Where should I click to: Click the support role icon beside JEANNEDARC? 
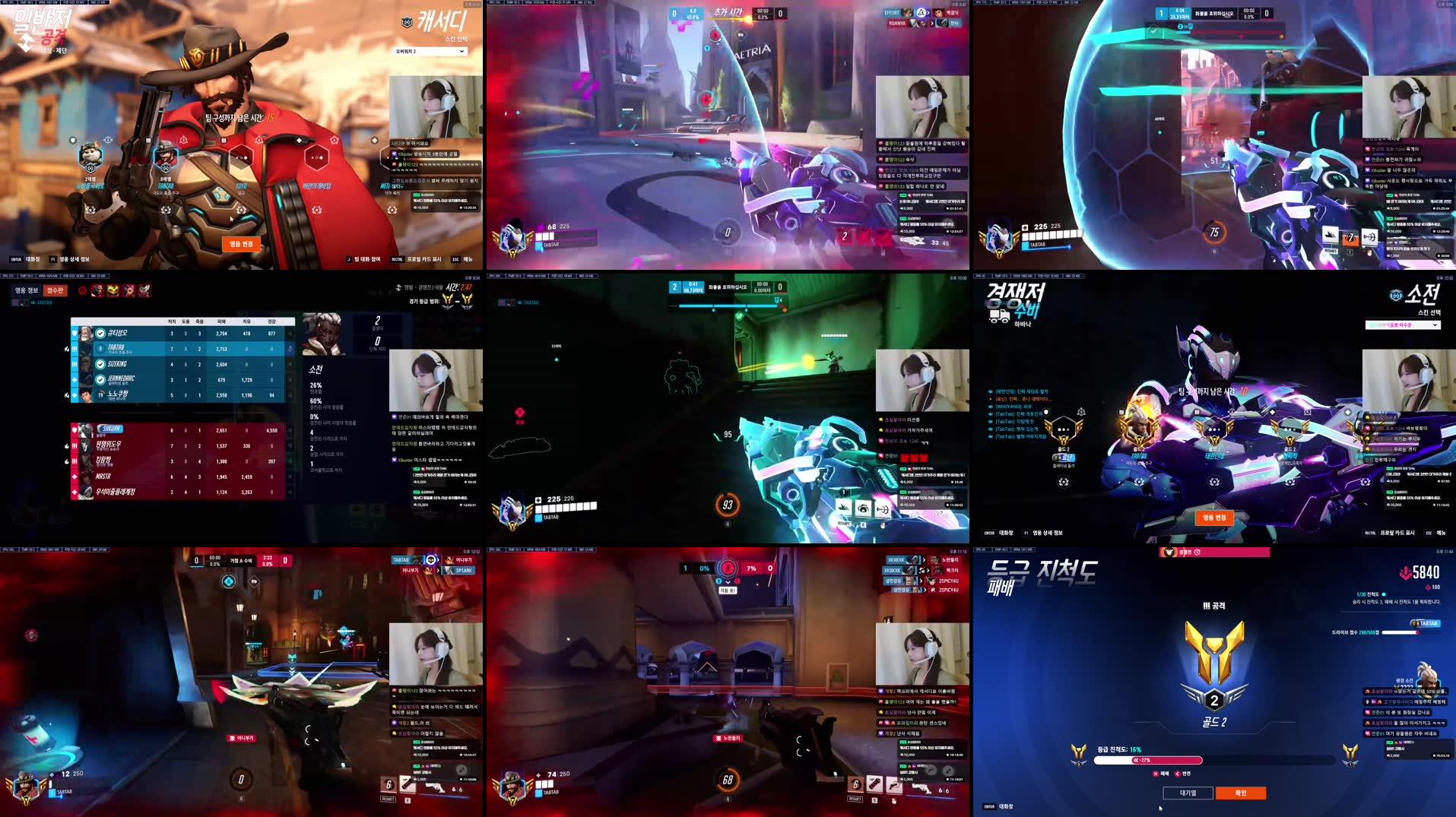(74, 380)
